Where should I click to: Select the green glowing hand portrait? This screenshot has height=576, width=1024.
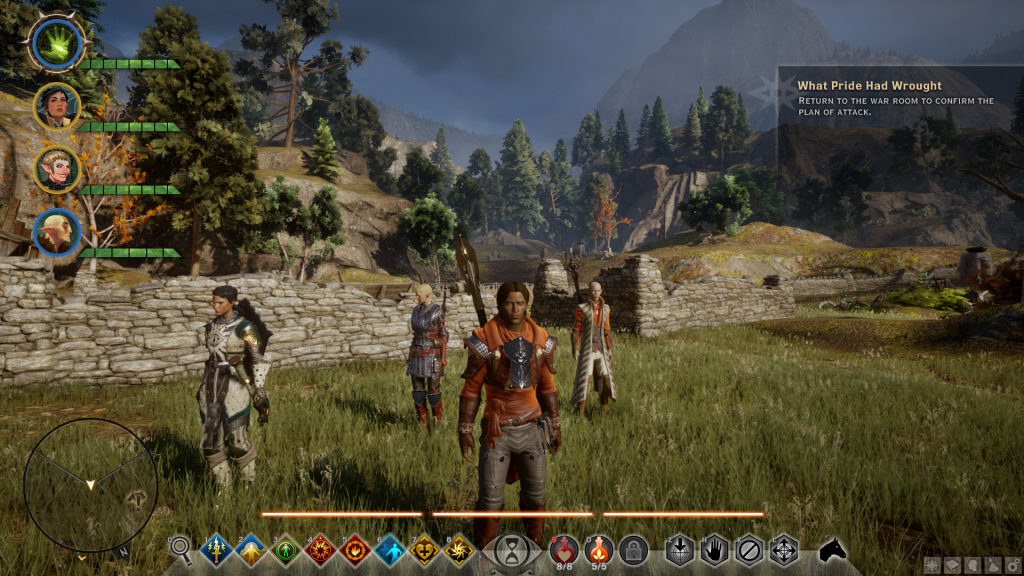55,42
